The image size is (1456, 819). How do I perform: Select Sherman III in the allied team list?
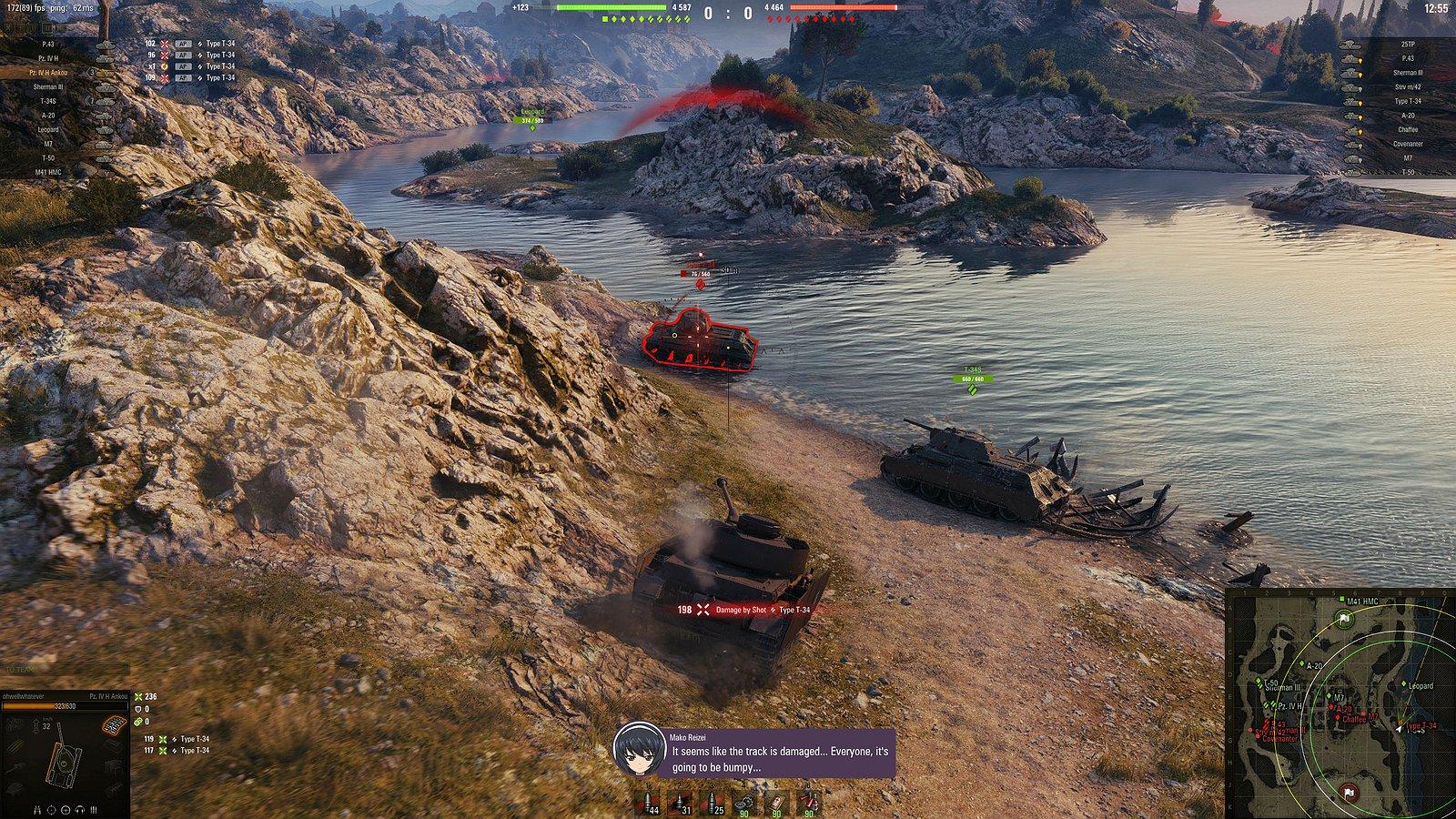(49, 87)
